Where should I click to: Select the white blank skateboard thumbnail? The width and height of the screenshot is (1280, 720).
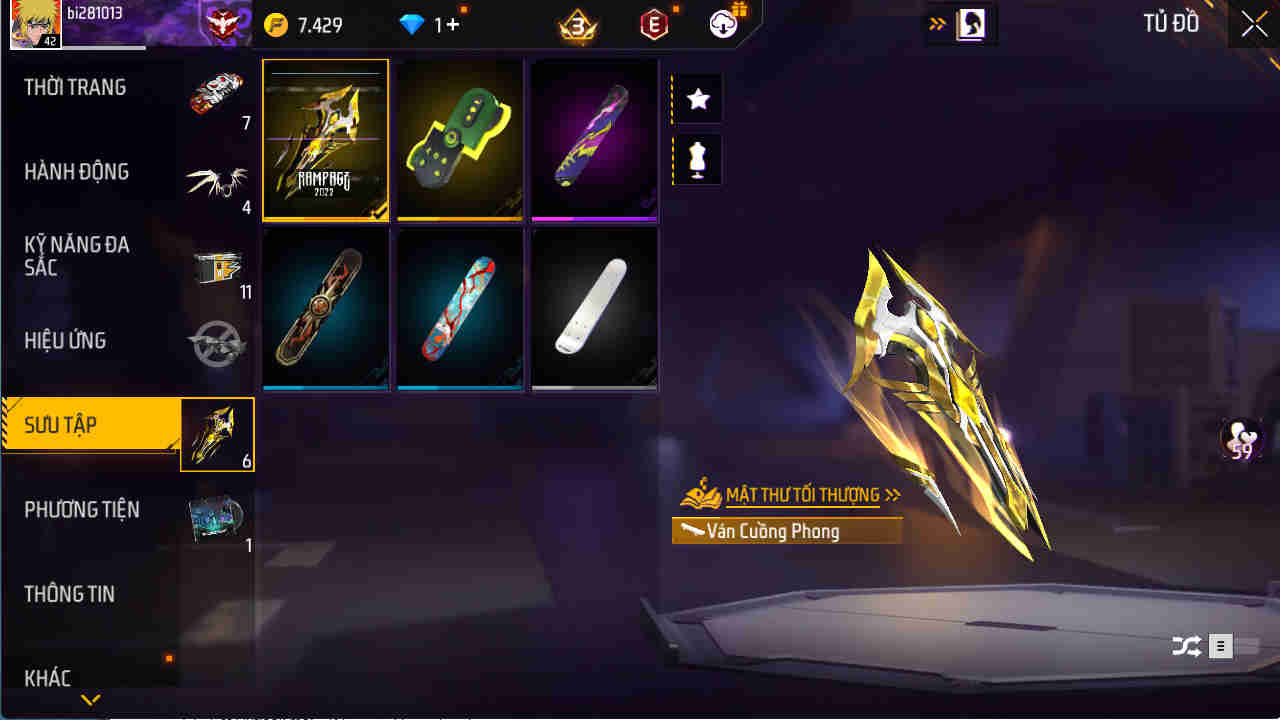tap(594, 308)
